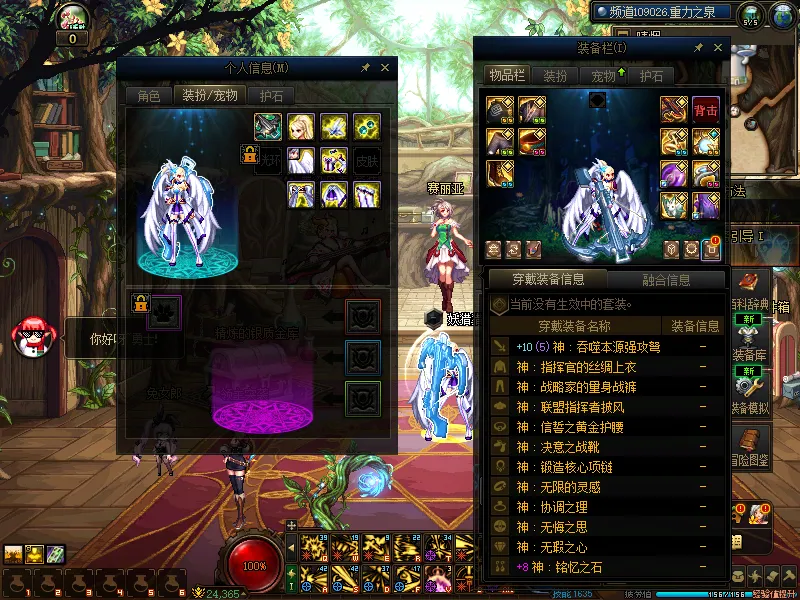
Task: Switch to the 角色 tab
Action: [148, 96]
